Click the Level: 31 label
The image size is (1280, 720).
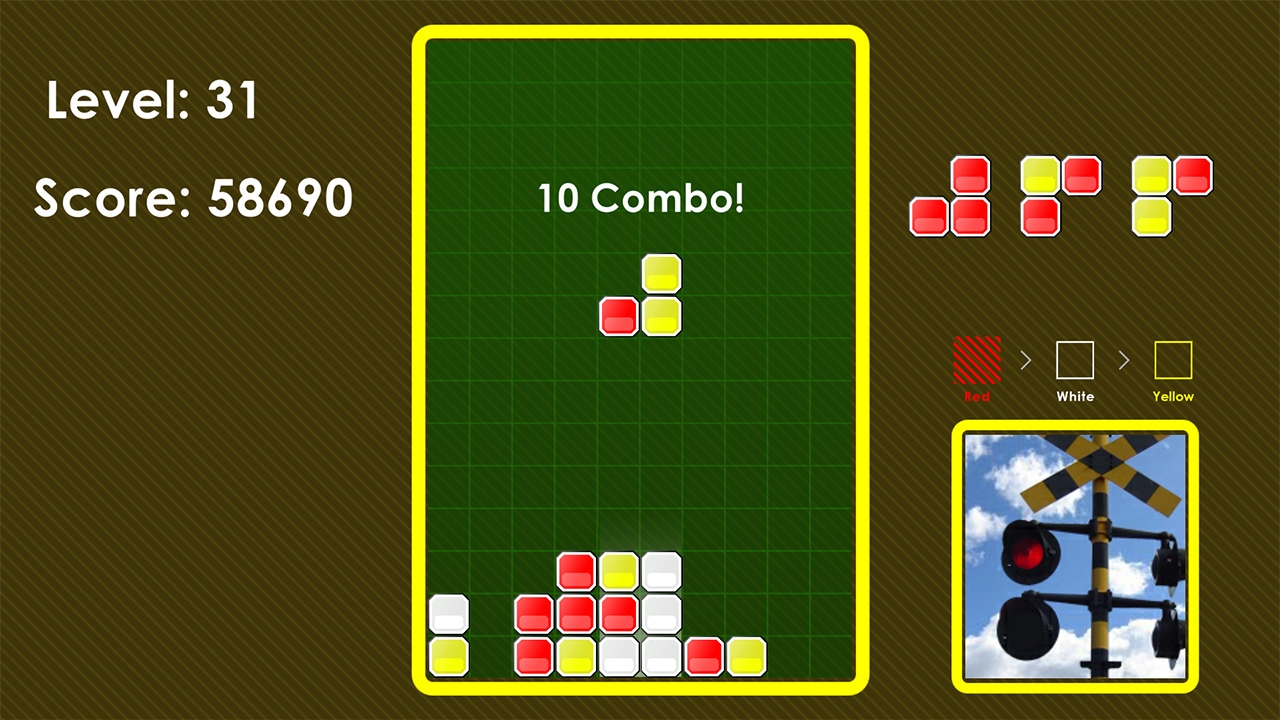(154, 100)
